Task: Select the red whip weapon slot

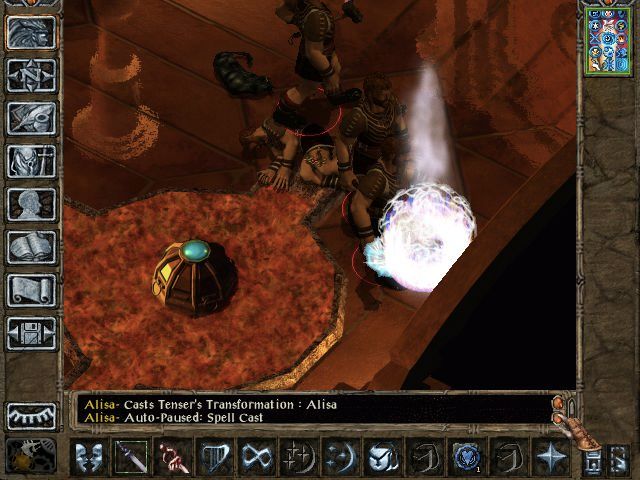Action: (173, 457)
